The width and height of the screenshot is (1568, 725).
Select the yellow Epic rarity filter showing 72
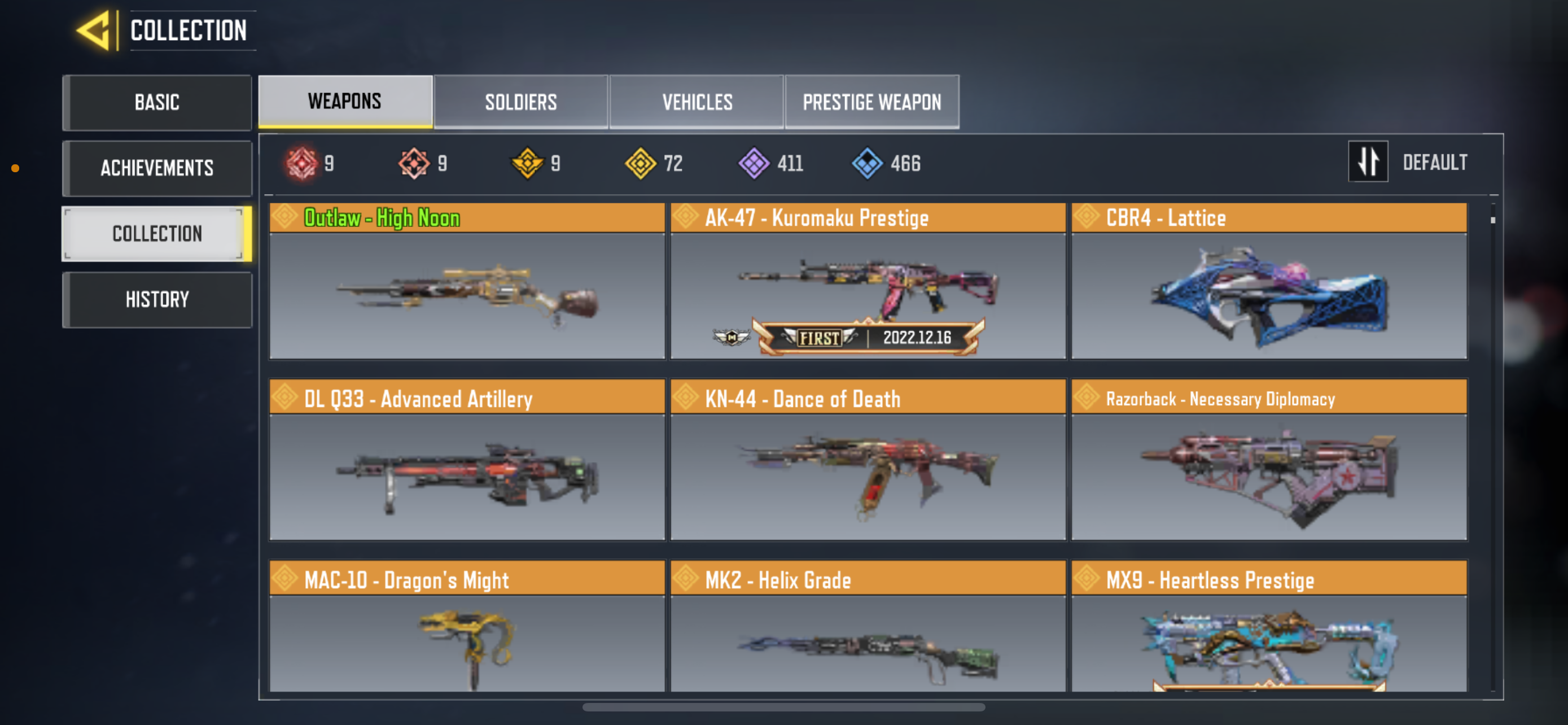coord(641,163)
